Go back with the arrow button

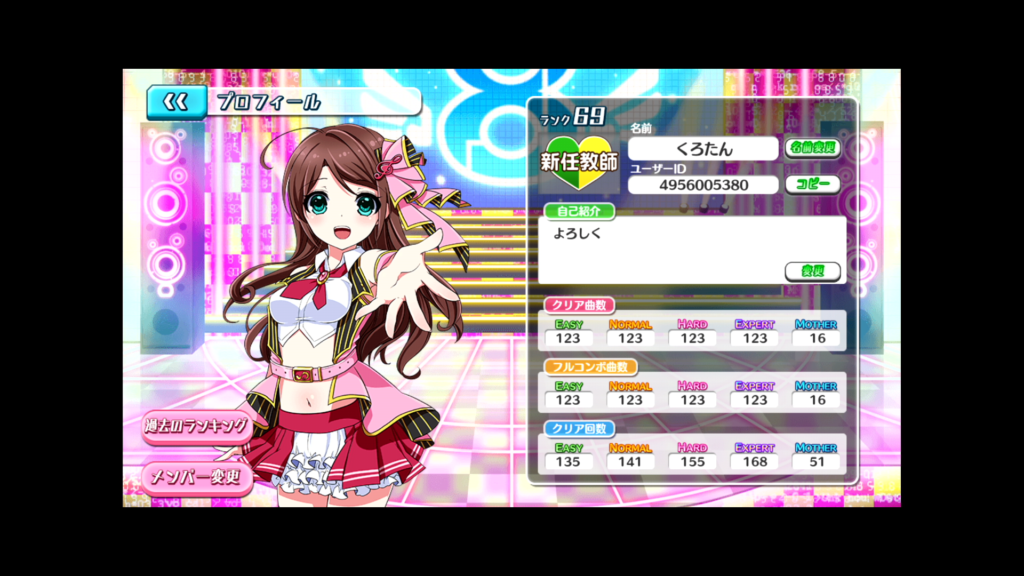click(176, 102)
